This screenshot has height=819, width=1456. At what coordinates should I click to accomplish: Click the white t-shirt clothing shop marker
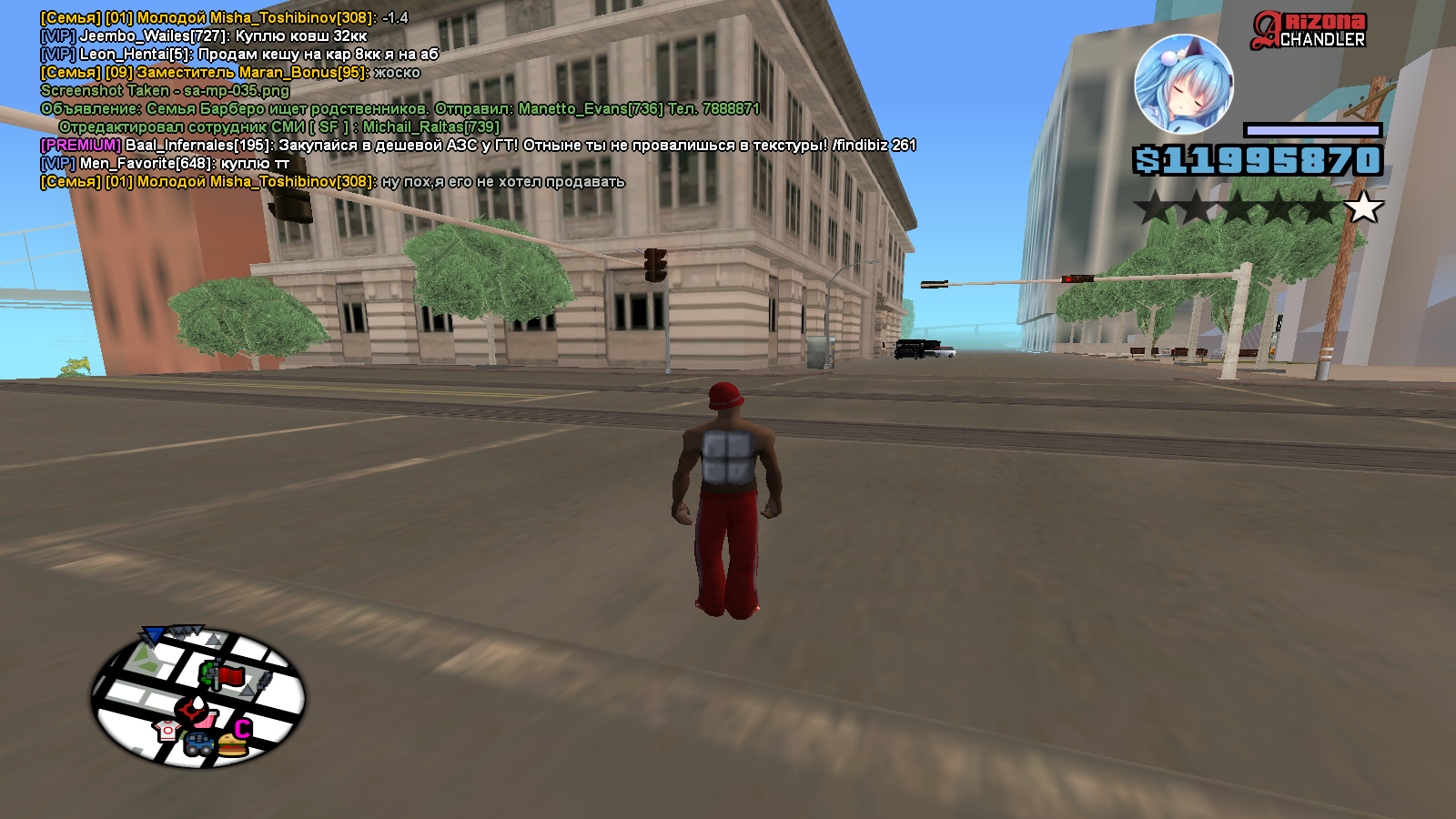click(x=167, y=730)
